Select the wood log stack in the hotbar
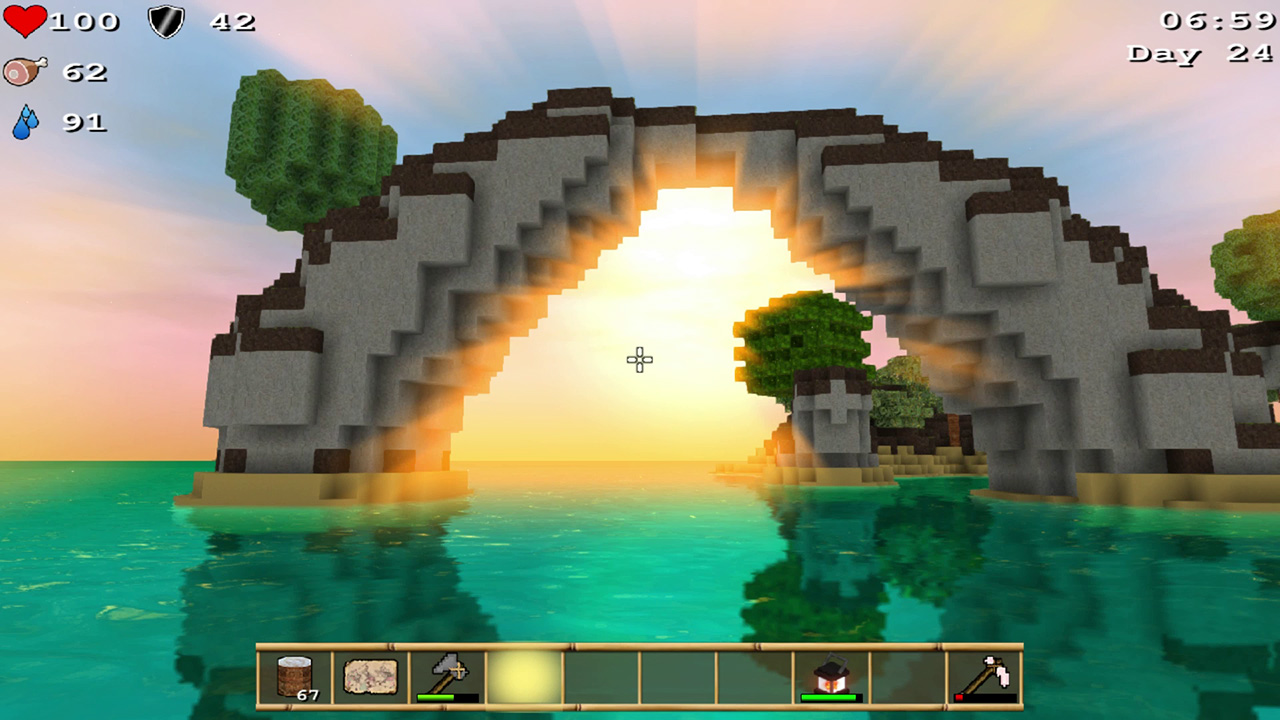The height and width of the screenshot is (720, 1280). point(292,676)
